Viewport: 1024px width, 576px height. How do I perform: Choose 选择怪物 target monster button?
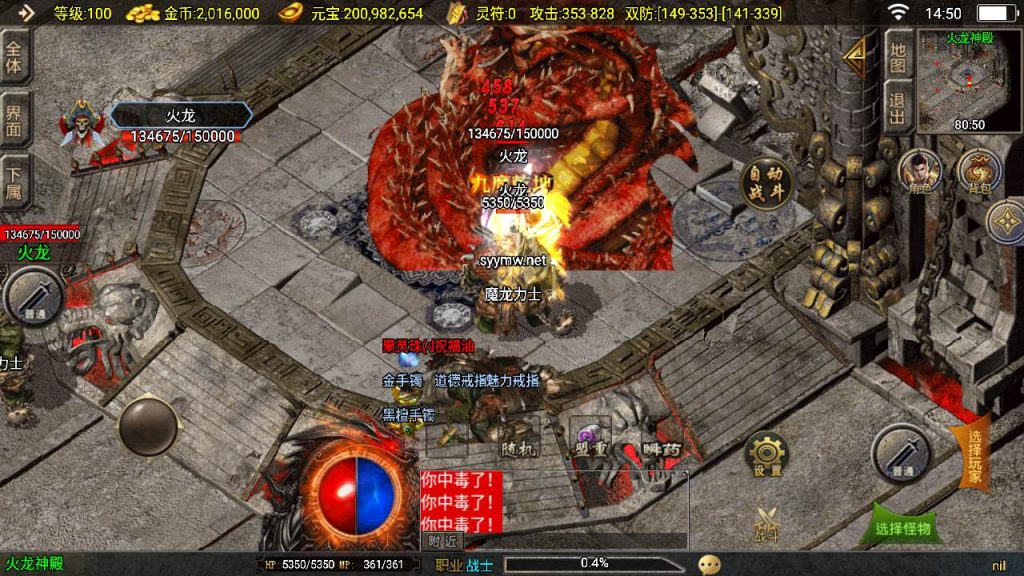tap(902, 526)
